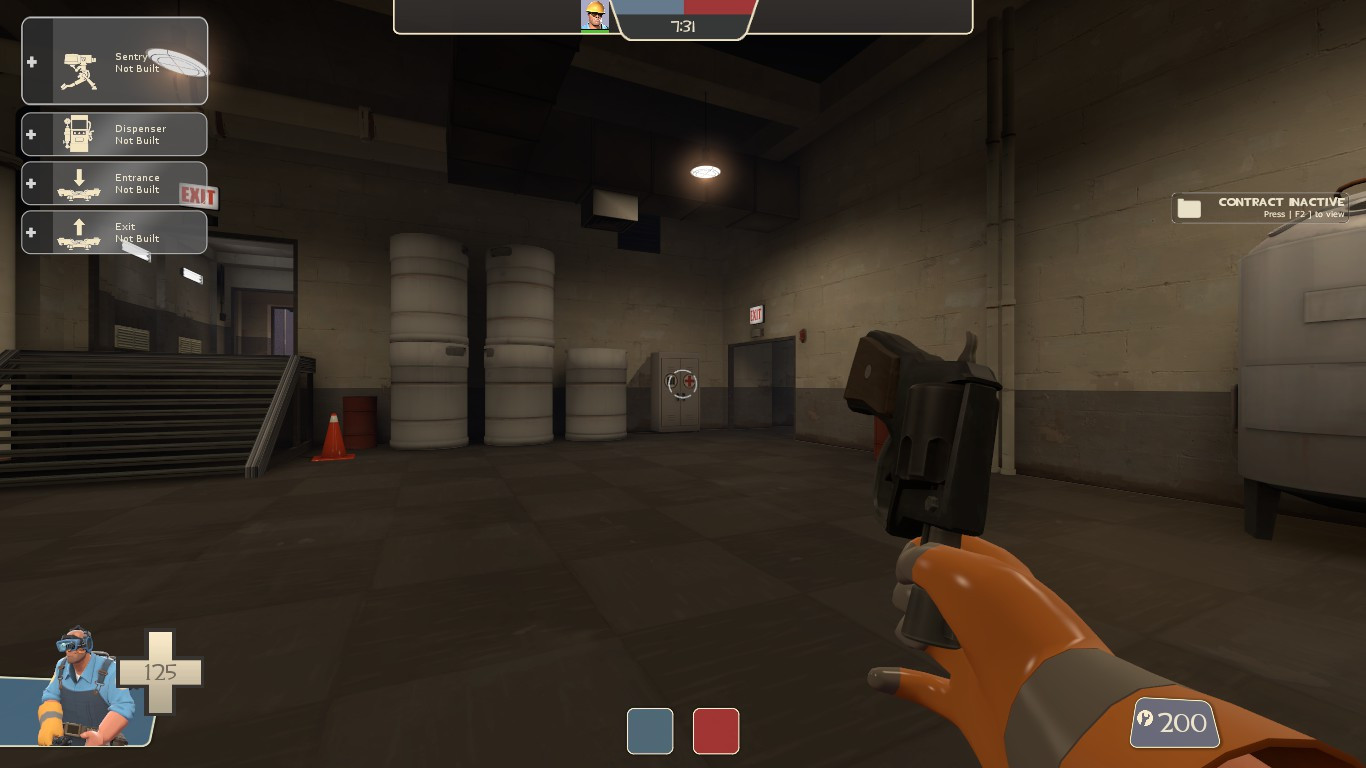Select the Entrance Not Built panel

[114, 183]
